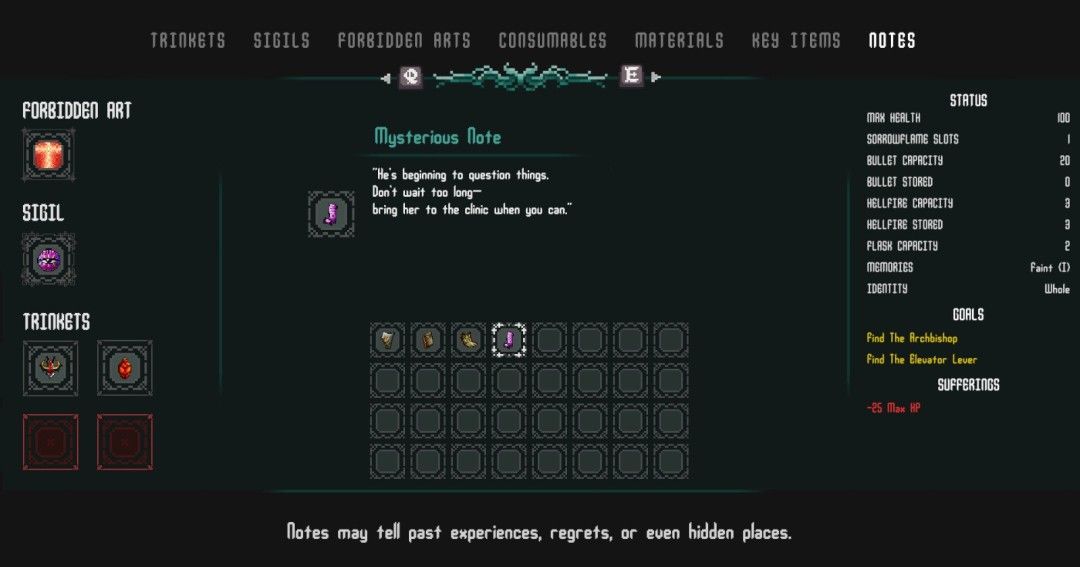Image resolution: width=1080 pixels, height=567 pixels.
Task: Select the Notes tab
Action: tap(892, 41)
